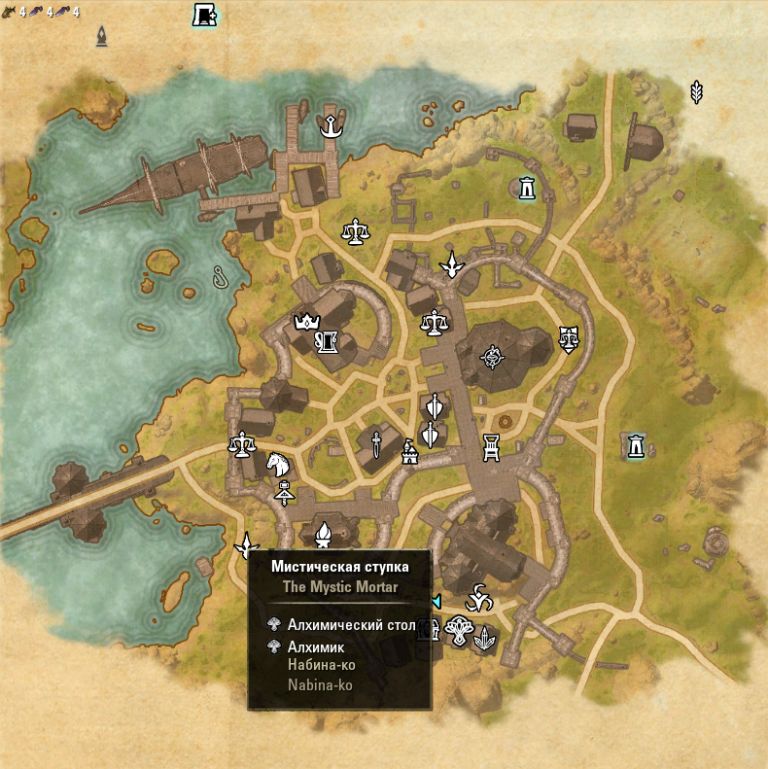768x769 pixels.
Task: Choose the crystal cluster marker
Action: [x=485, y=636]
